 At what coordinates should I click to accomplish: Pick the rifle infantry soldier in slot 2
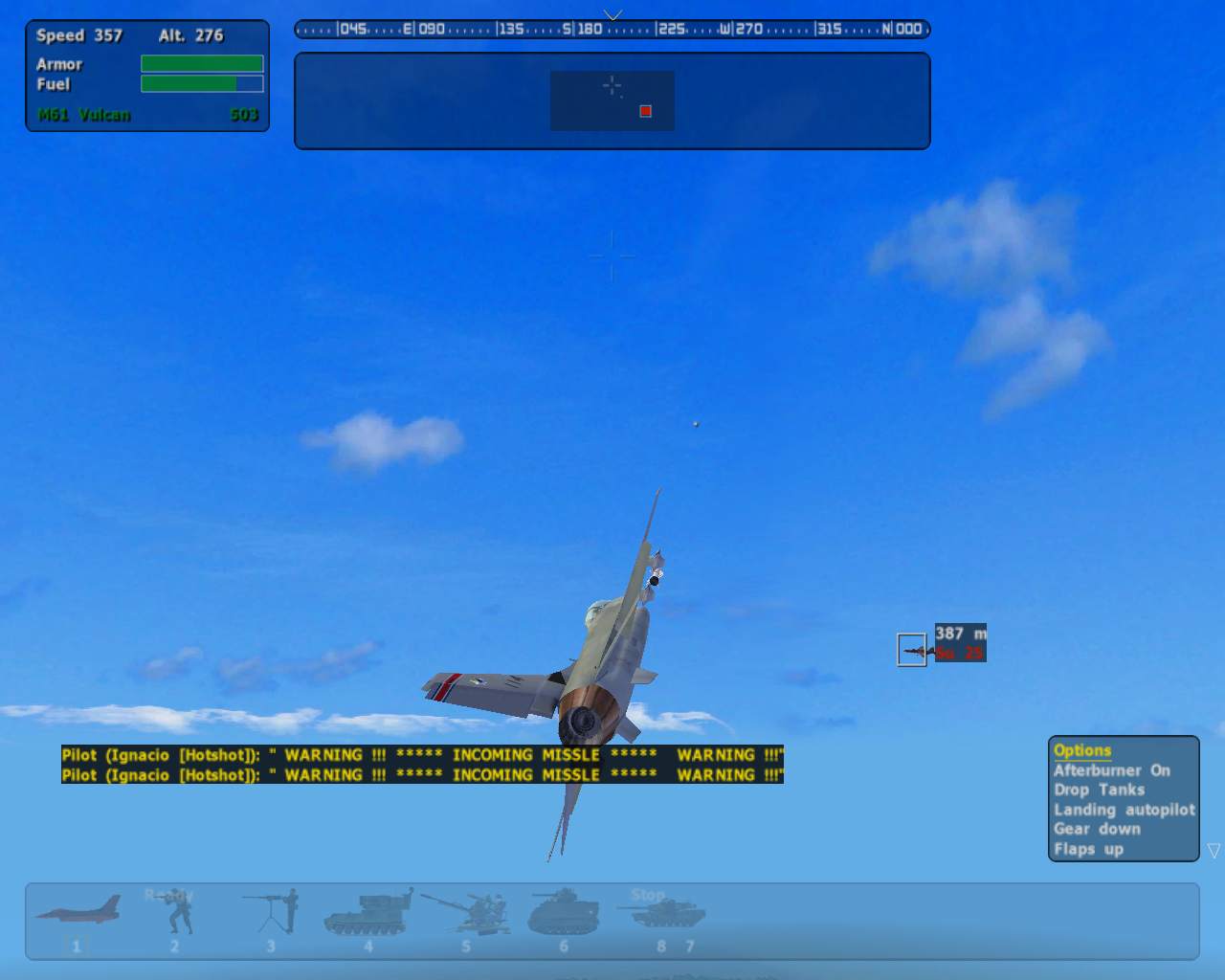(x=176, y=914)
